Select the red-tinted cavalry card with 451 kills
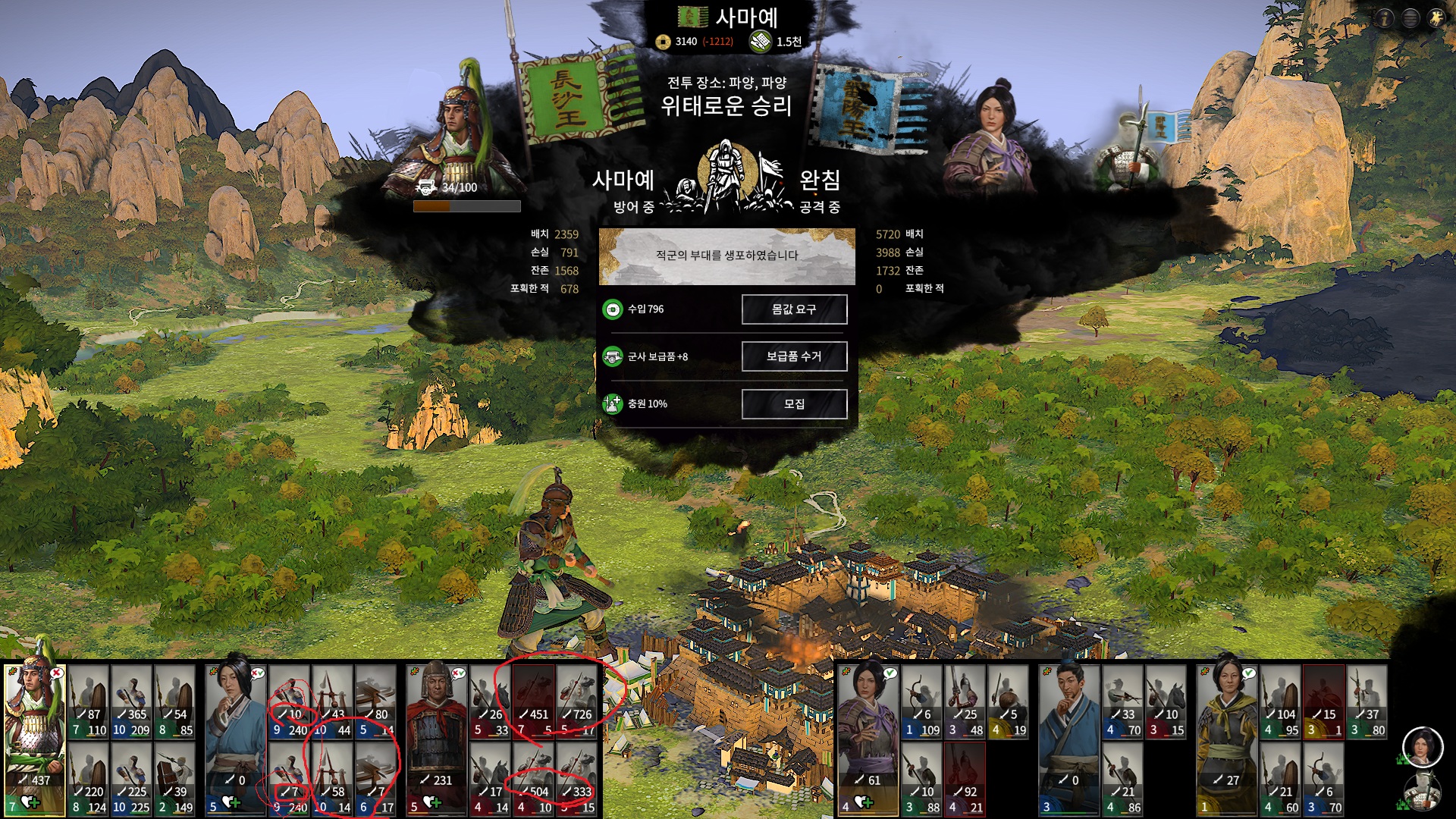Viewport: 1456px width, 819px height. point(533,701)
